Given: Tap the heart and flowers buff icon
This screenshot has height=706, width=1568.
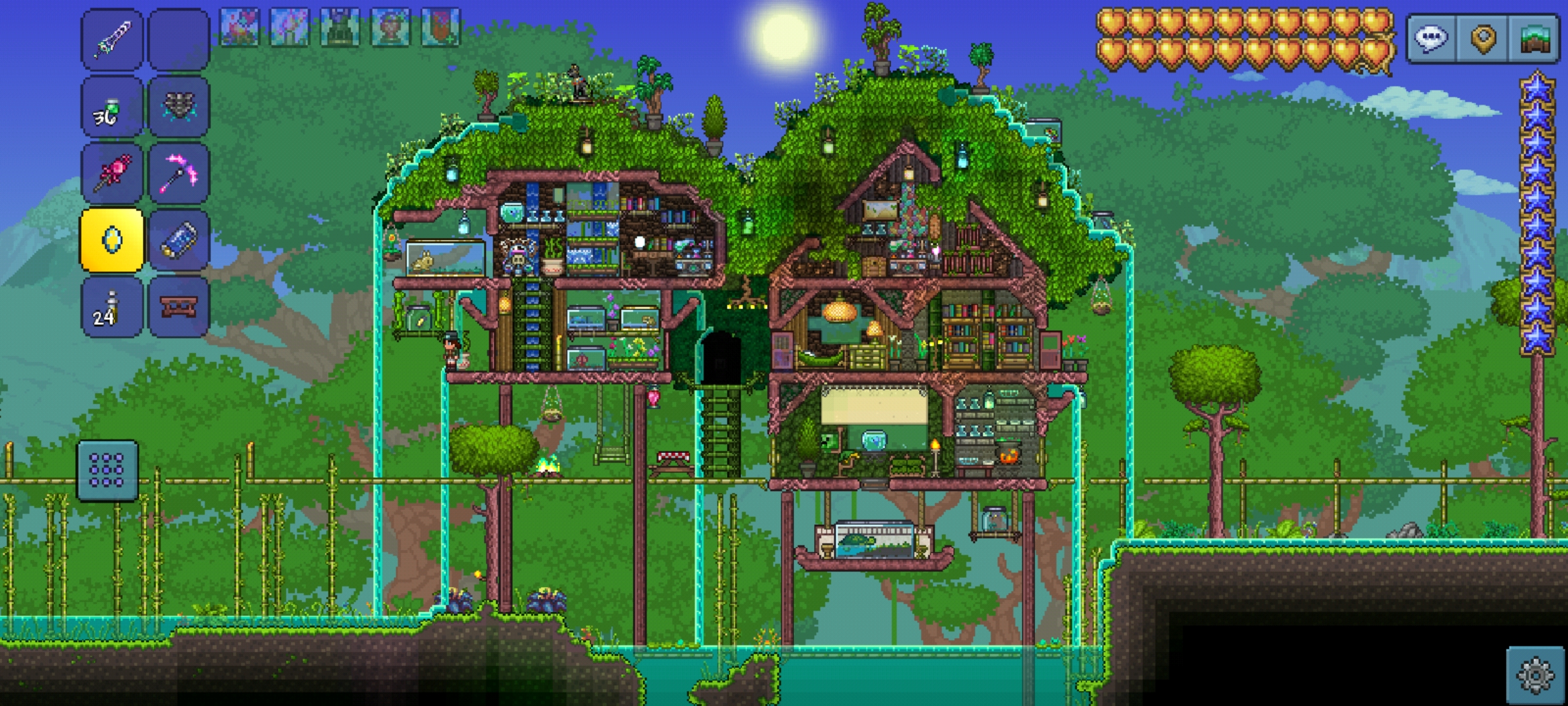Looking at the screenshot, I should coord(239,27).
